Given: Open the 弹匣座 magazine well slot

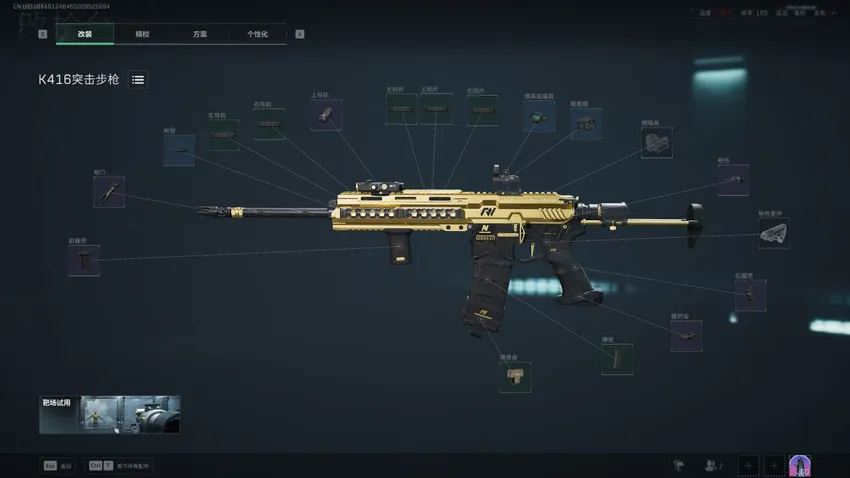Looking at the screenshot, I should point(515,376).
